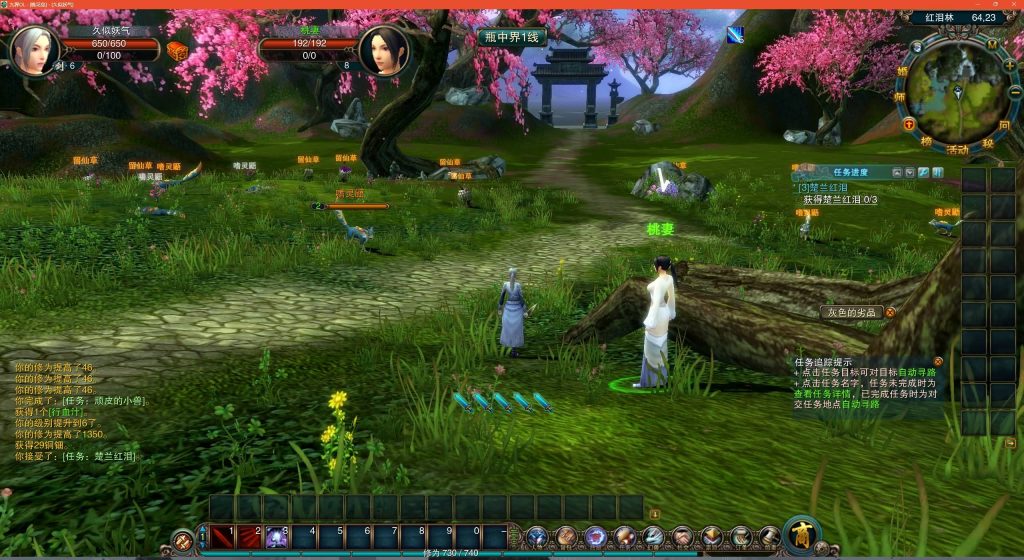The image size is (1024, 560).
Task: Close the 任务追踪提示 quest tracking tip
Action: (938, 361)
